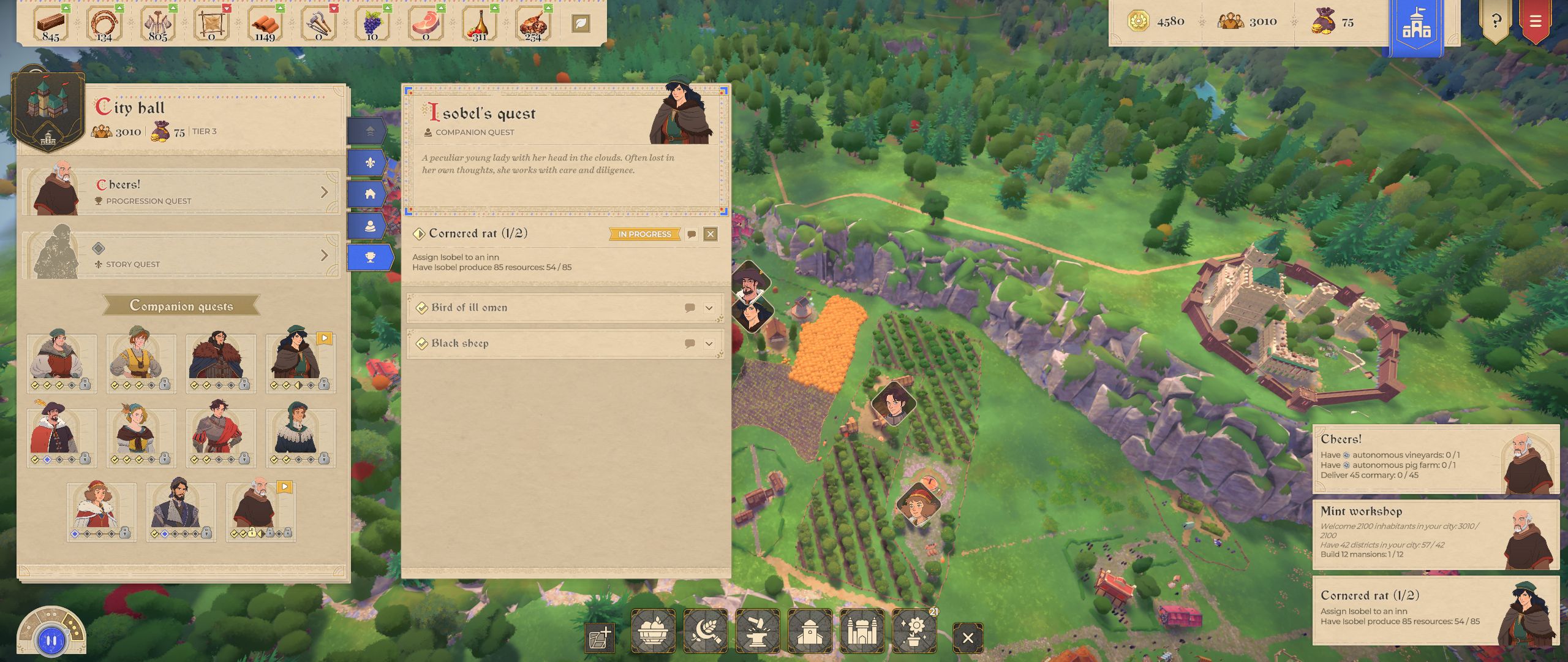Screen dimensions: 1568x662
Task: Expand the Black sheep quest
Action: [709, 343]
